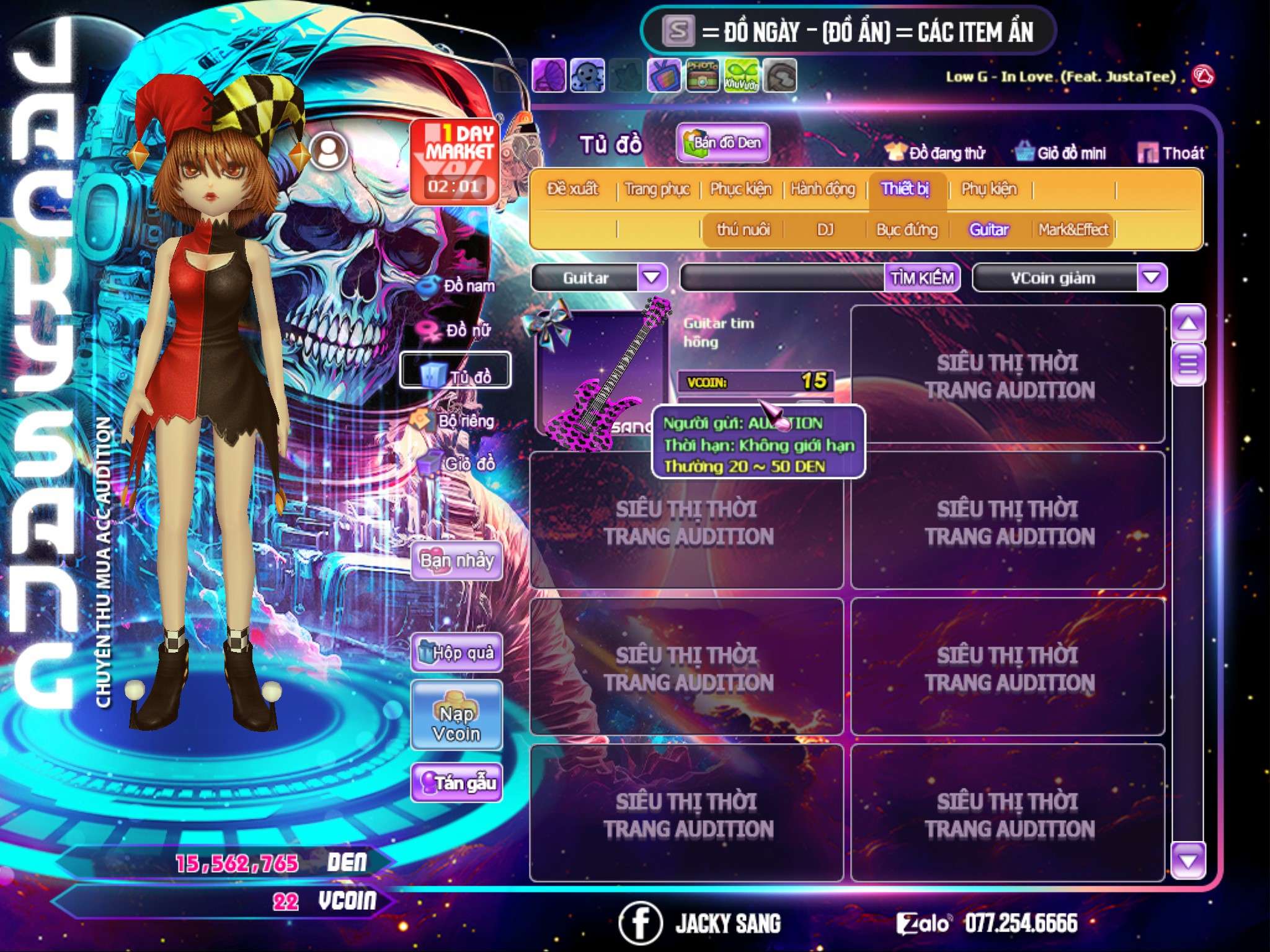The image size is (1270, 952).
Task: Open the Bán đồ Den shop button
Action: tap(723, 143)
